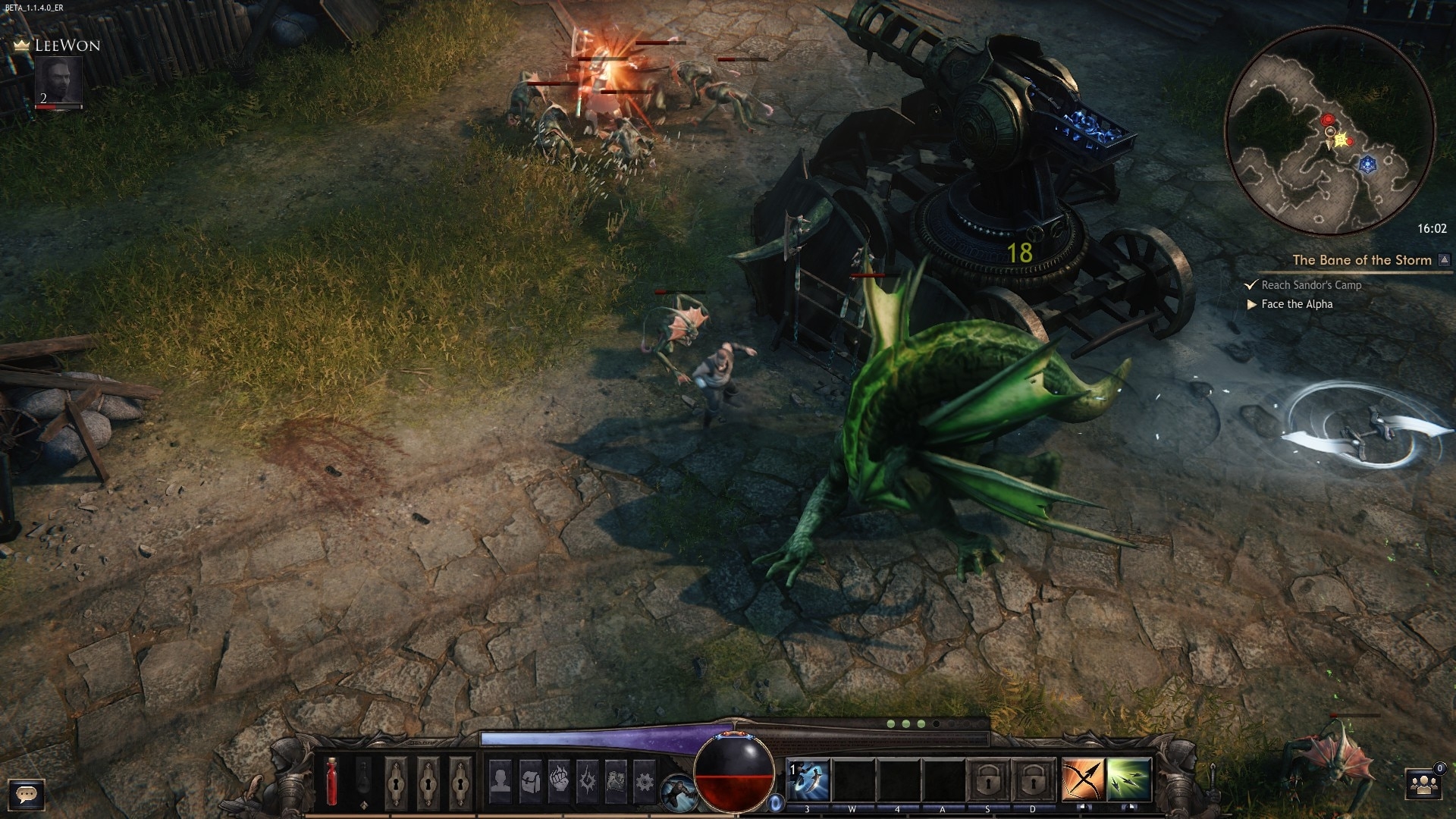This screenshot has width=1456, height=819.
Task: Select the Face the Alpha objective
Action: tap(1296, 304)
